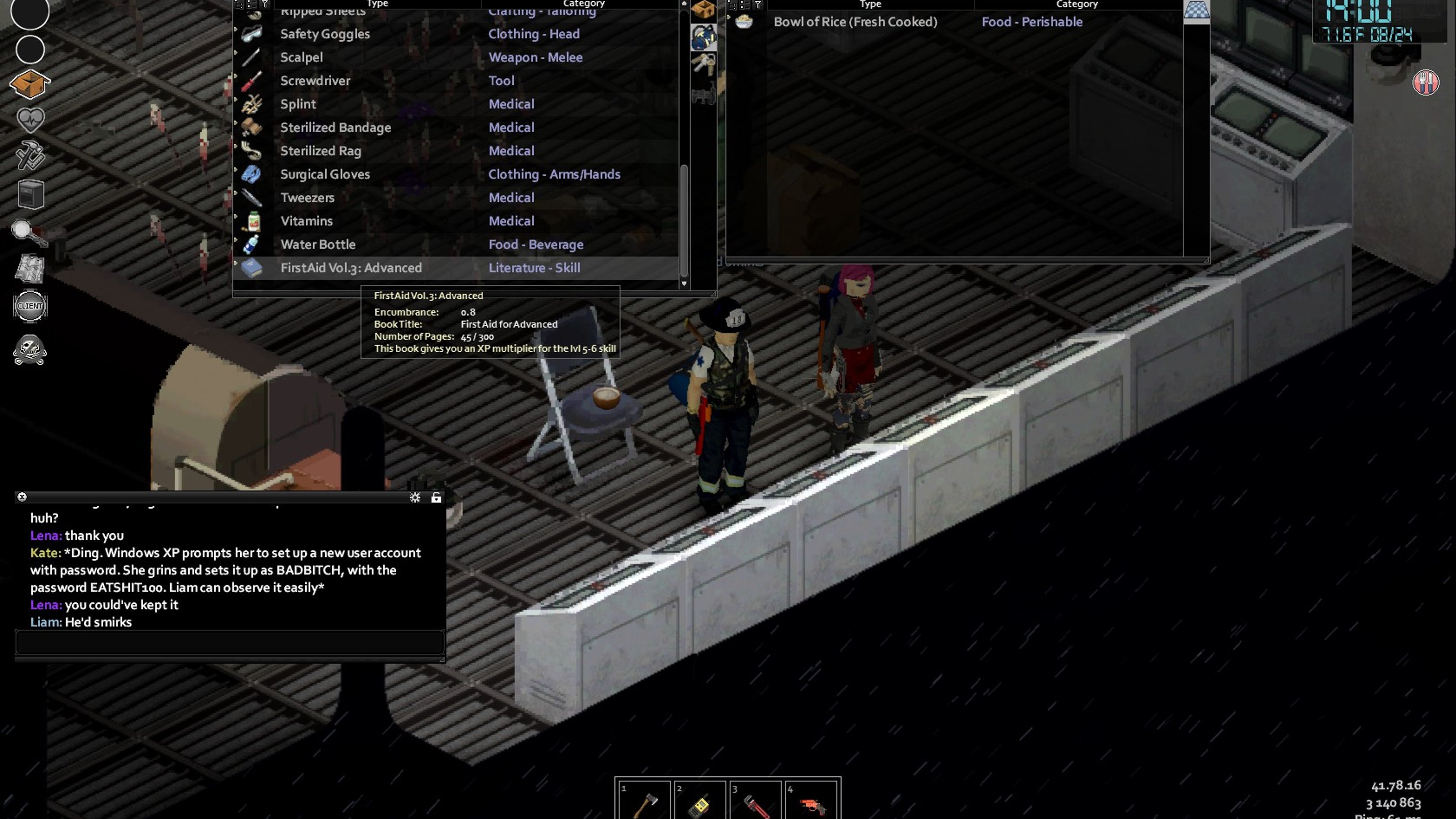Select the Safety Goggles row
Viewport: 1456px width, 819px height.
pos(325,34)
